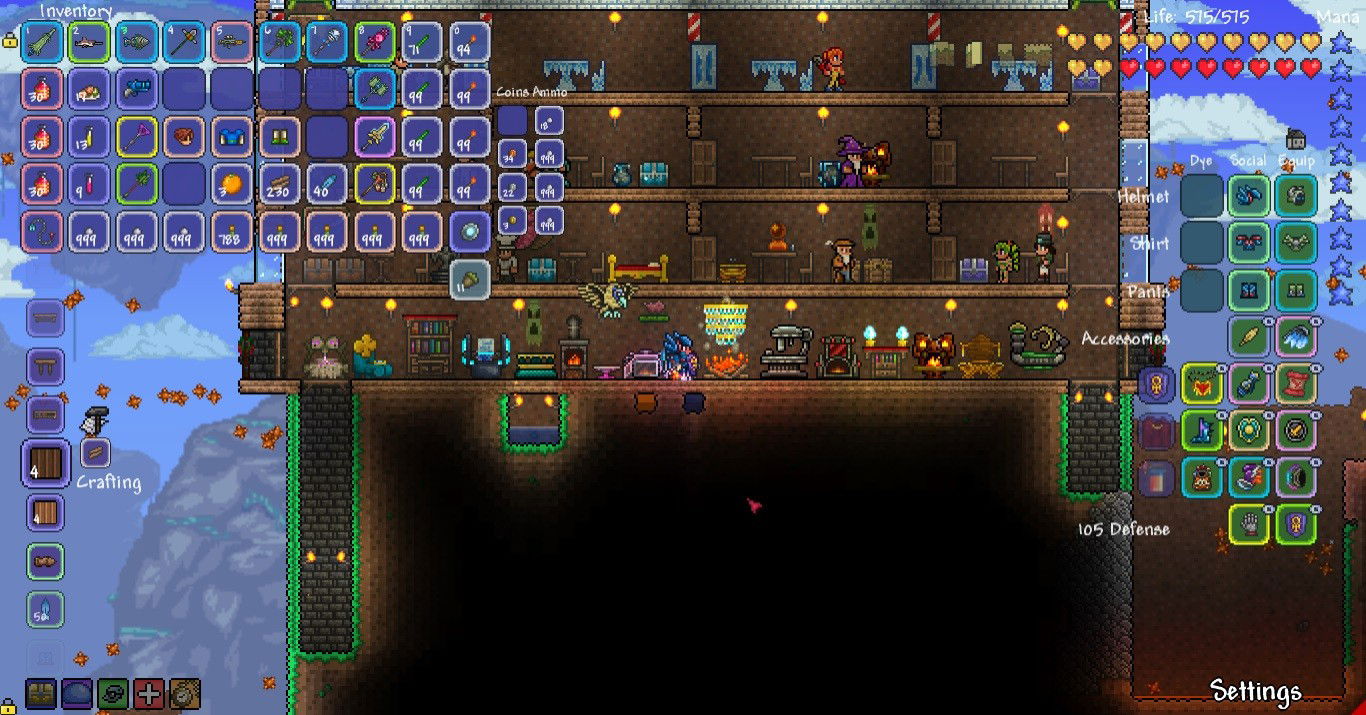Select the ankh shield accessory beside the glove
Viewport: 1366px width, 715px height.
[x=1295, y=524]
